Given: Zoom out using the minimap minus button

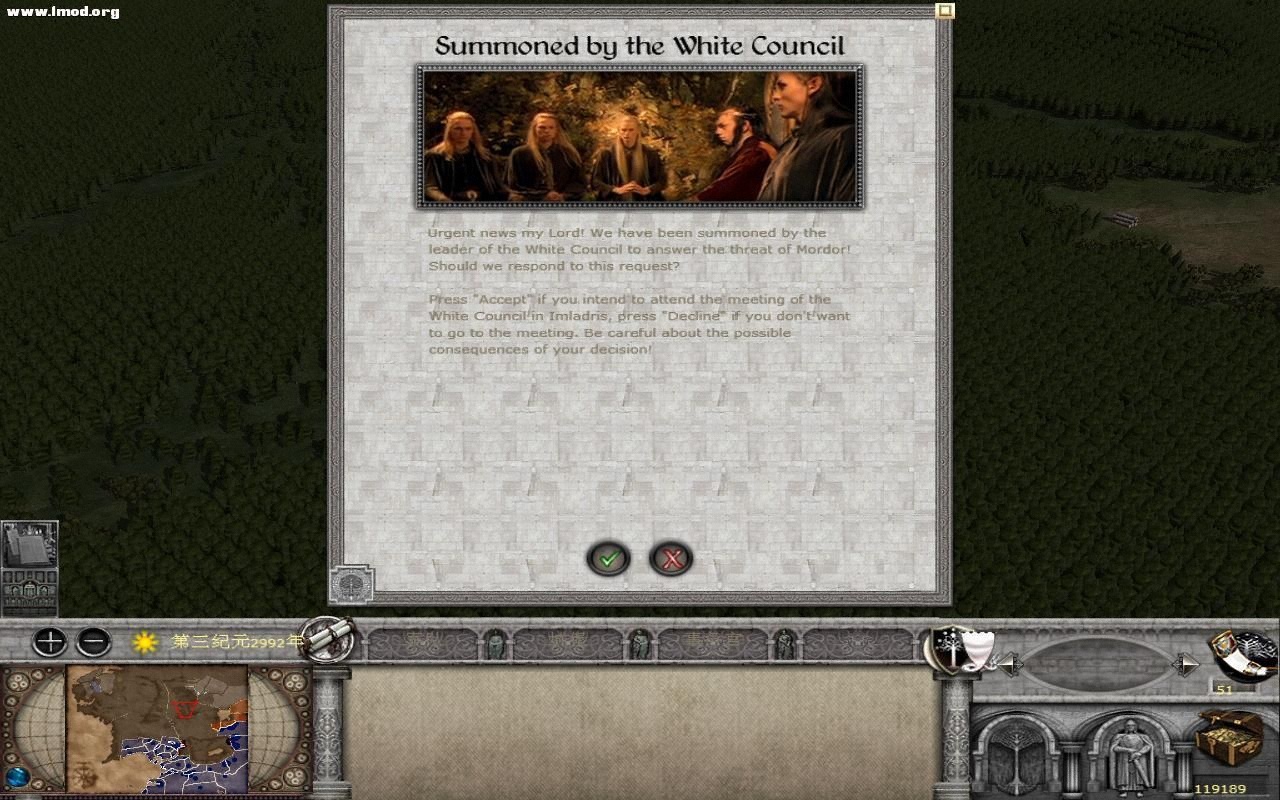Looking at the screenshot, I should coord(94,643).
